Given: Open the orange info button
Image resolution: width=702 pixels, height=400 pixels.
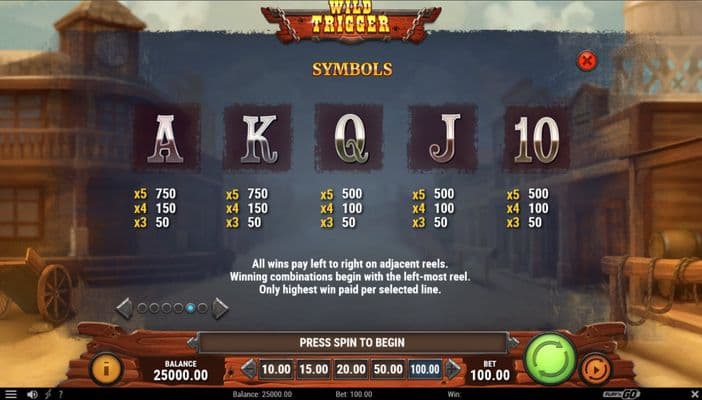Looking at the screenshot, I should point(107,369).
